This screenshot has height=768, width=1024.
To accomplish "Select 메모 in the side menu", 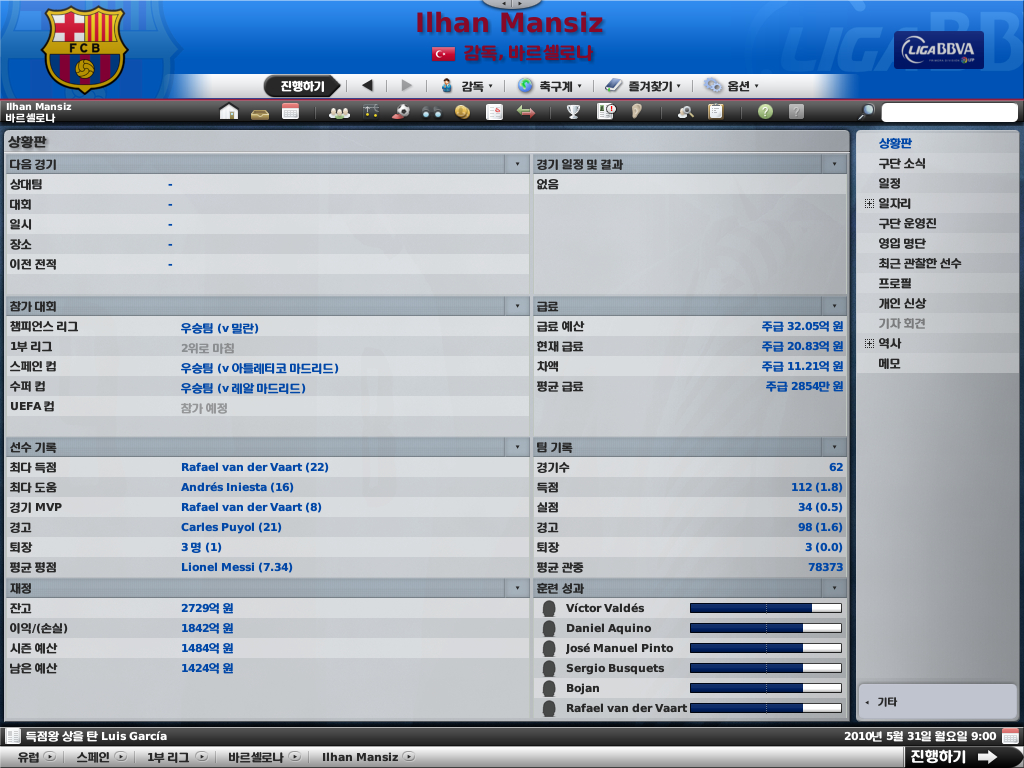I will coord(889,363).
